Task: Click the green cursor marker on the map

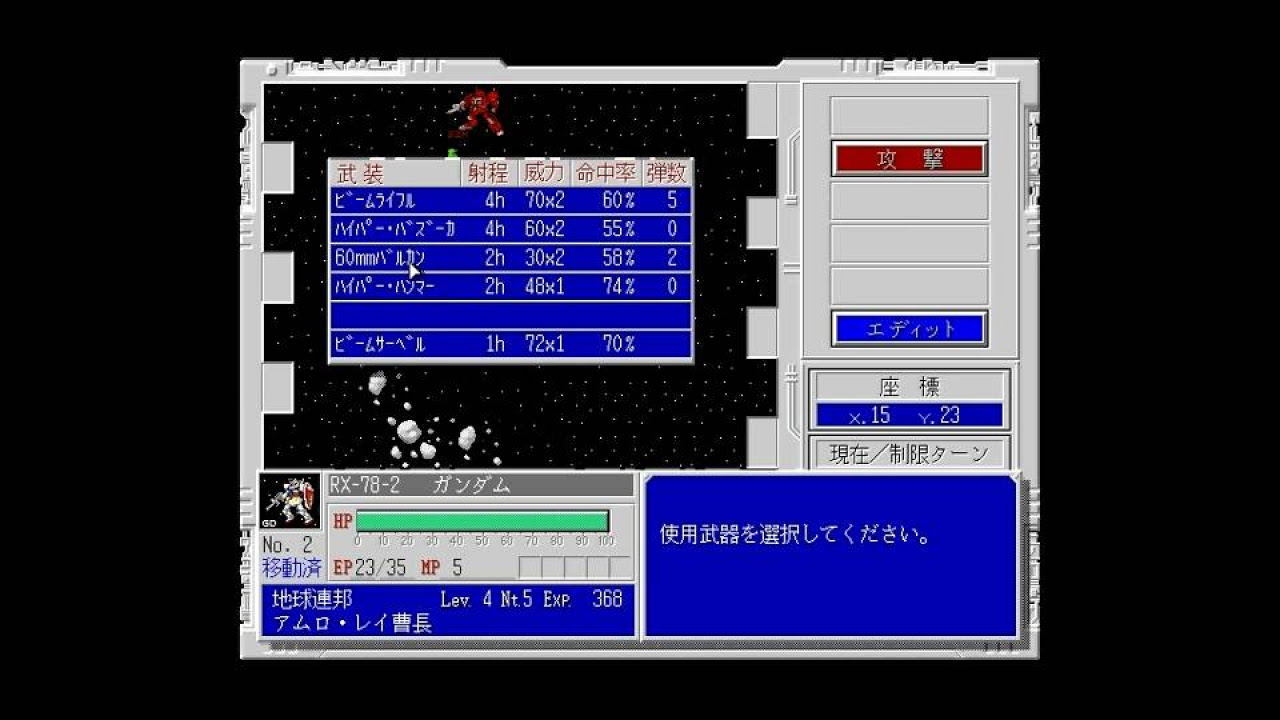Action: click(x=452, y=152)
